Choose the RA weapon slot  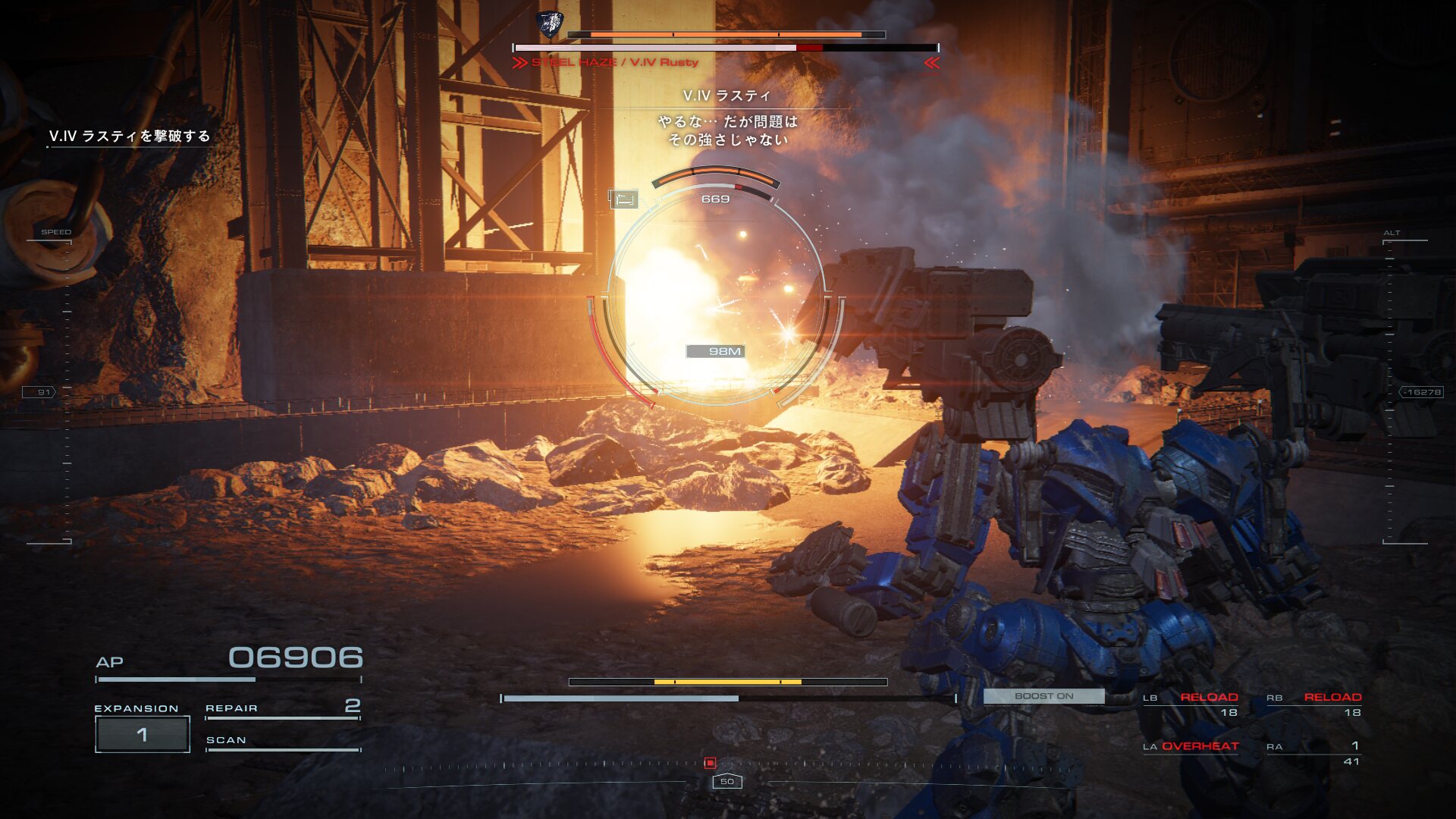(1314, 752)
